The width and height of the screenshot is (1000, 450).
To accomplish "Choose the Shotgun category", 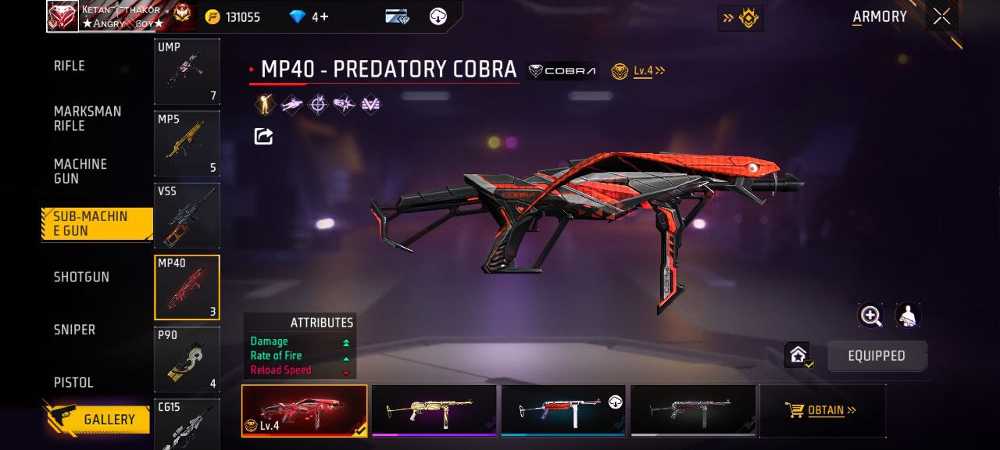I will pyautogui.click(x=81, y=277).
